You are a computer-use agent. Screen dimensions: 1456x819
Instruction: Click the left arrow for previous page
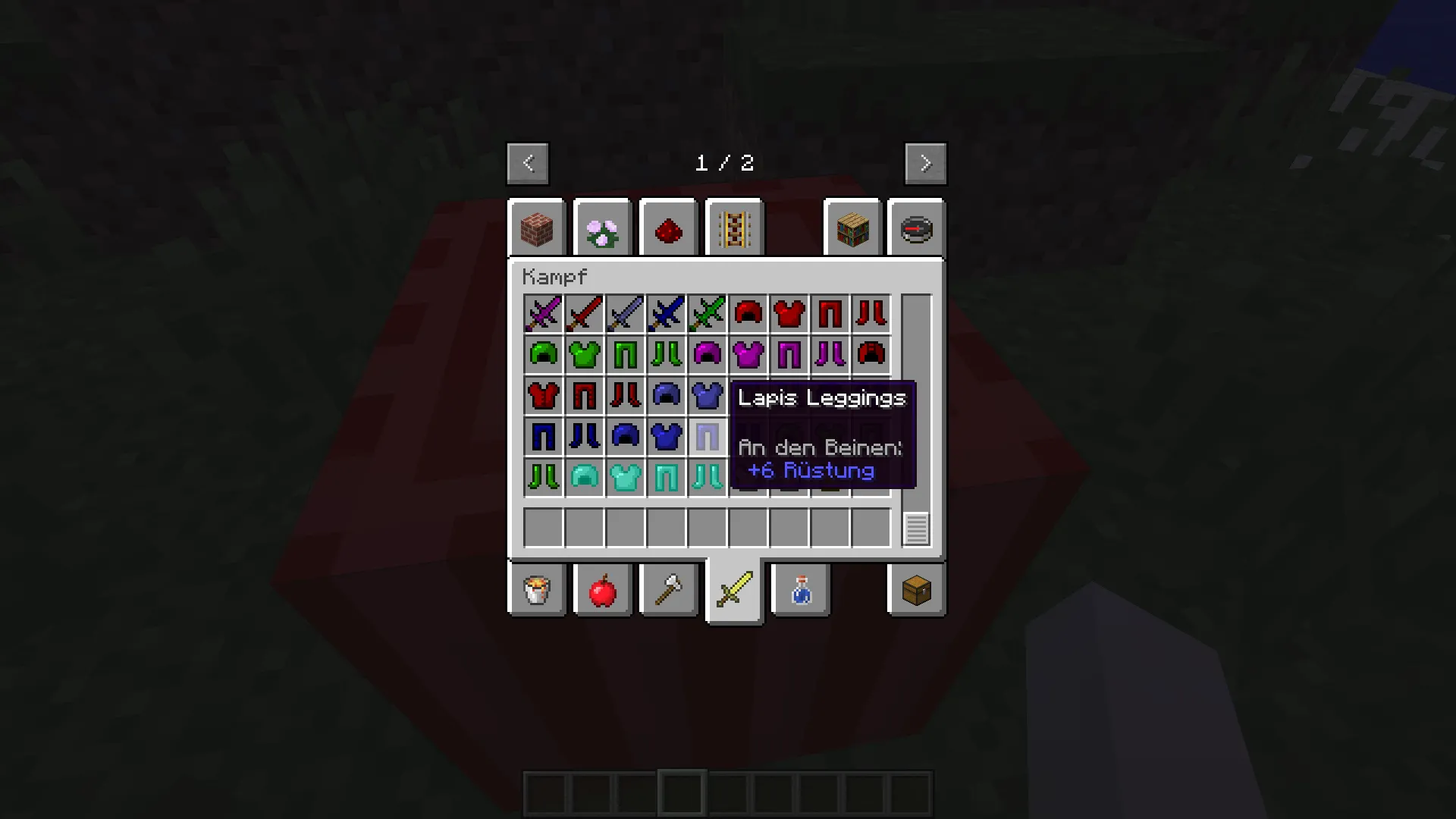(x=527, y=163)
